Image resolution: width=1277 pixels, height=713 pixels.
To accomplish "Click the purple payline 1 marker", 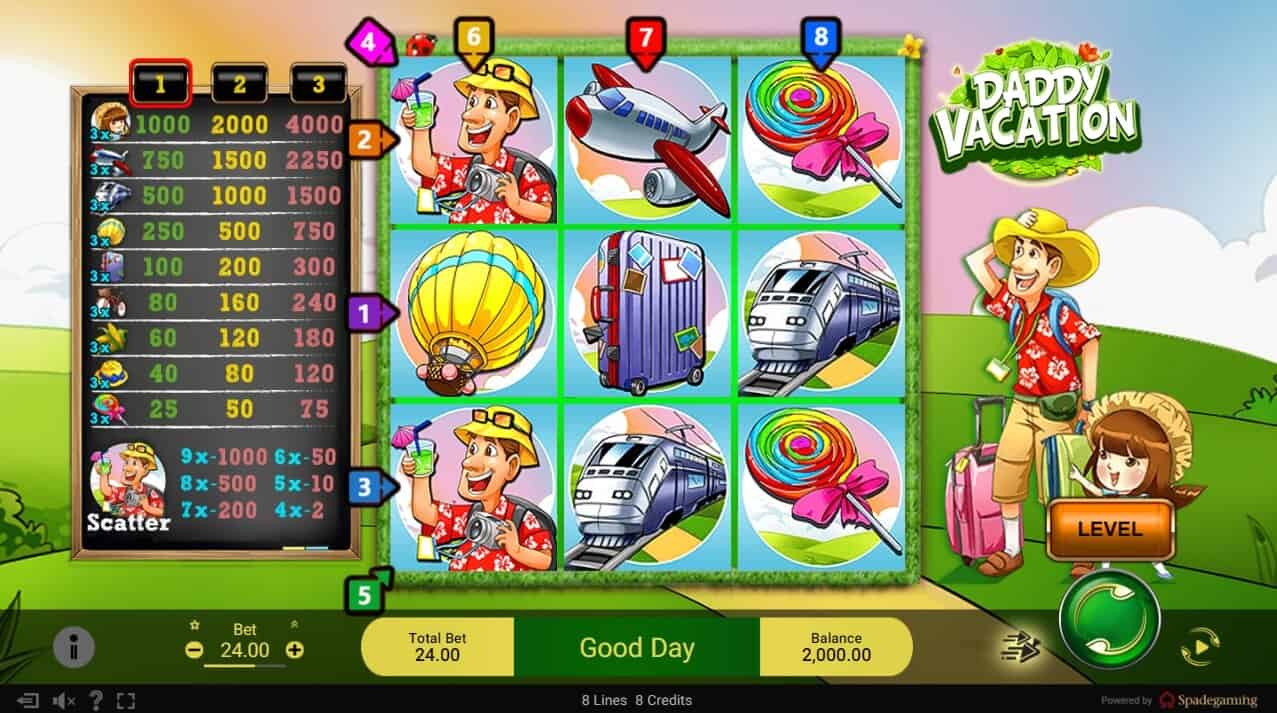I will click(366, 314).
